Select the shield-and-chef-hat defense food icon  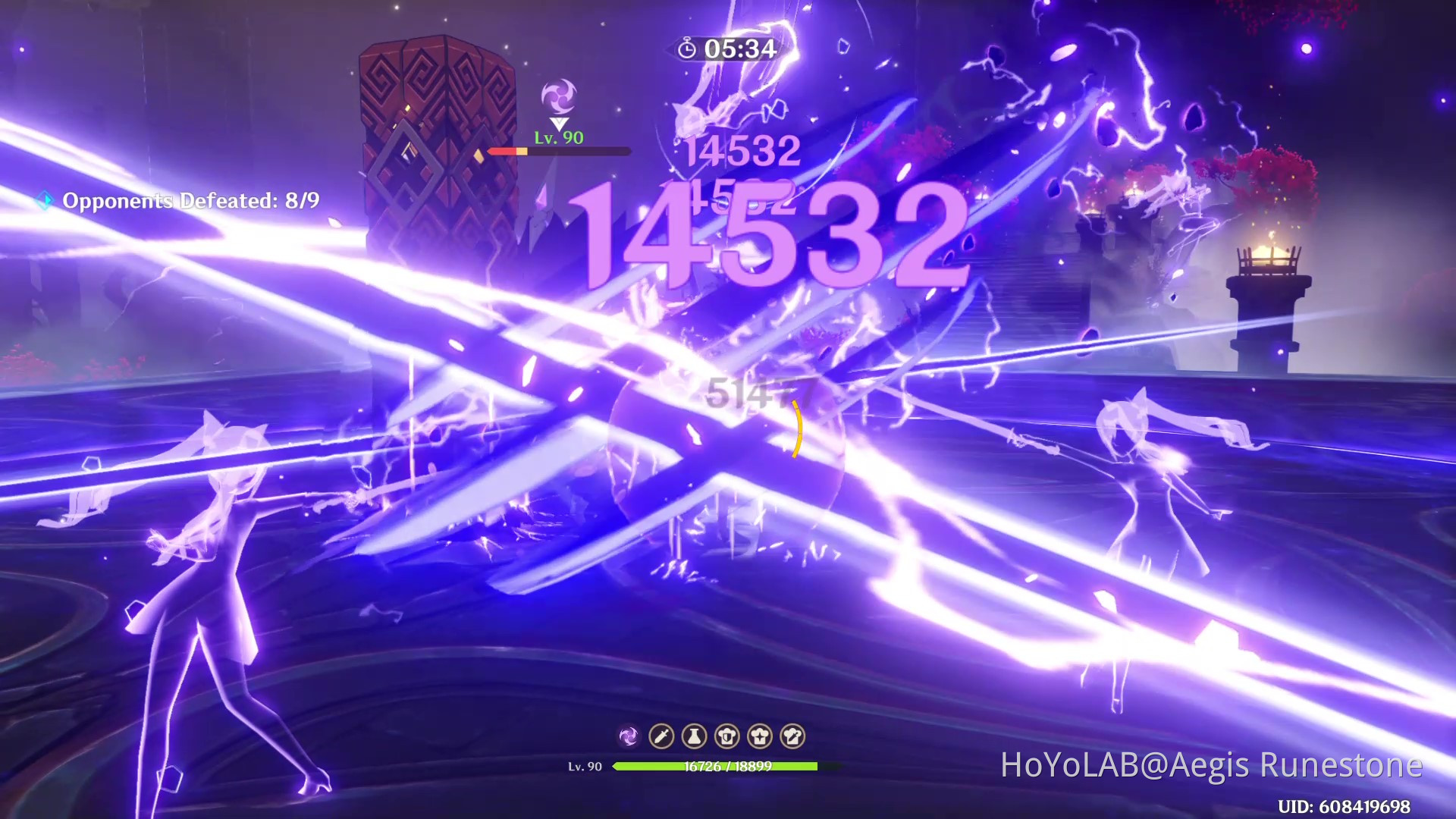pyautogui.click(x=728, y=736)
